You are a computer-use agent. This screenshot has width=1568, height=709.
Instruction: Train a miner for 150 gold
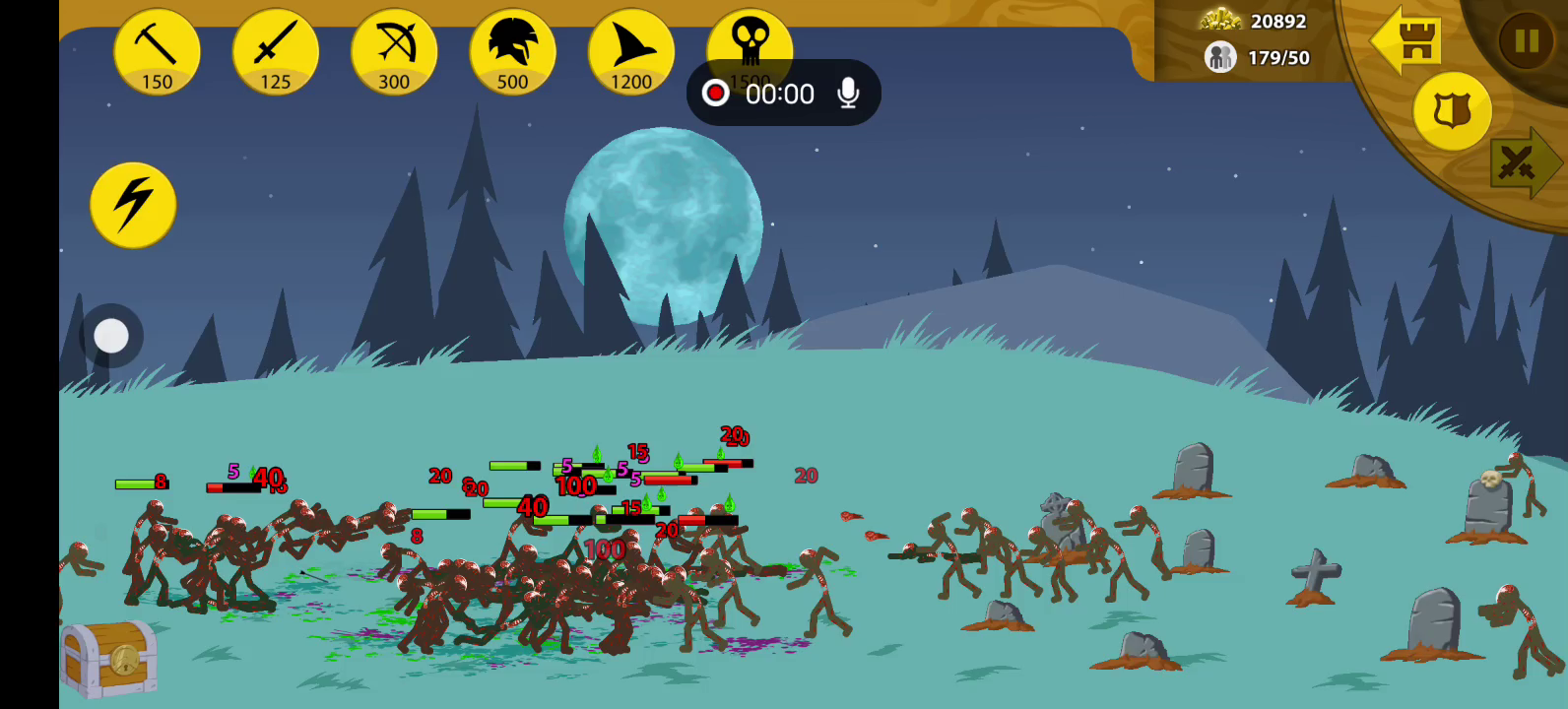(157, 52)
